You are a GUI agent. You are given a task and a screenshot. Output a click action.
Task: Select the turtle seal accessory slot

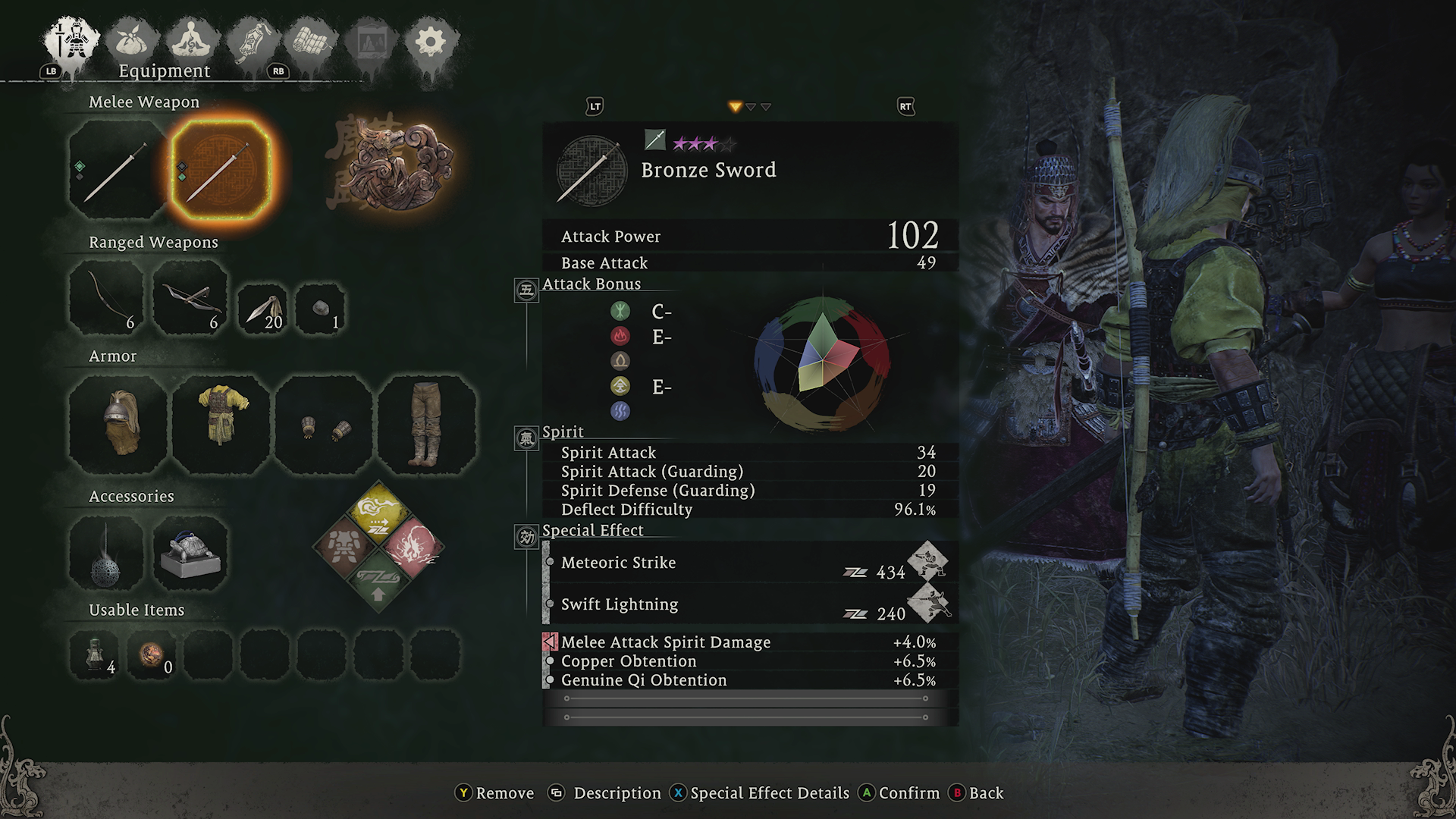tap(190, 554)
